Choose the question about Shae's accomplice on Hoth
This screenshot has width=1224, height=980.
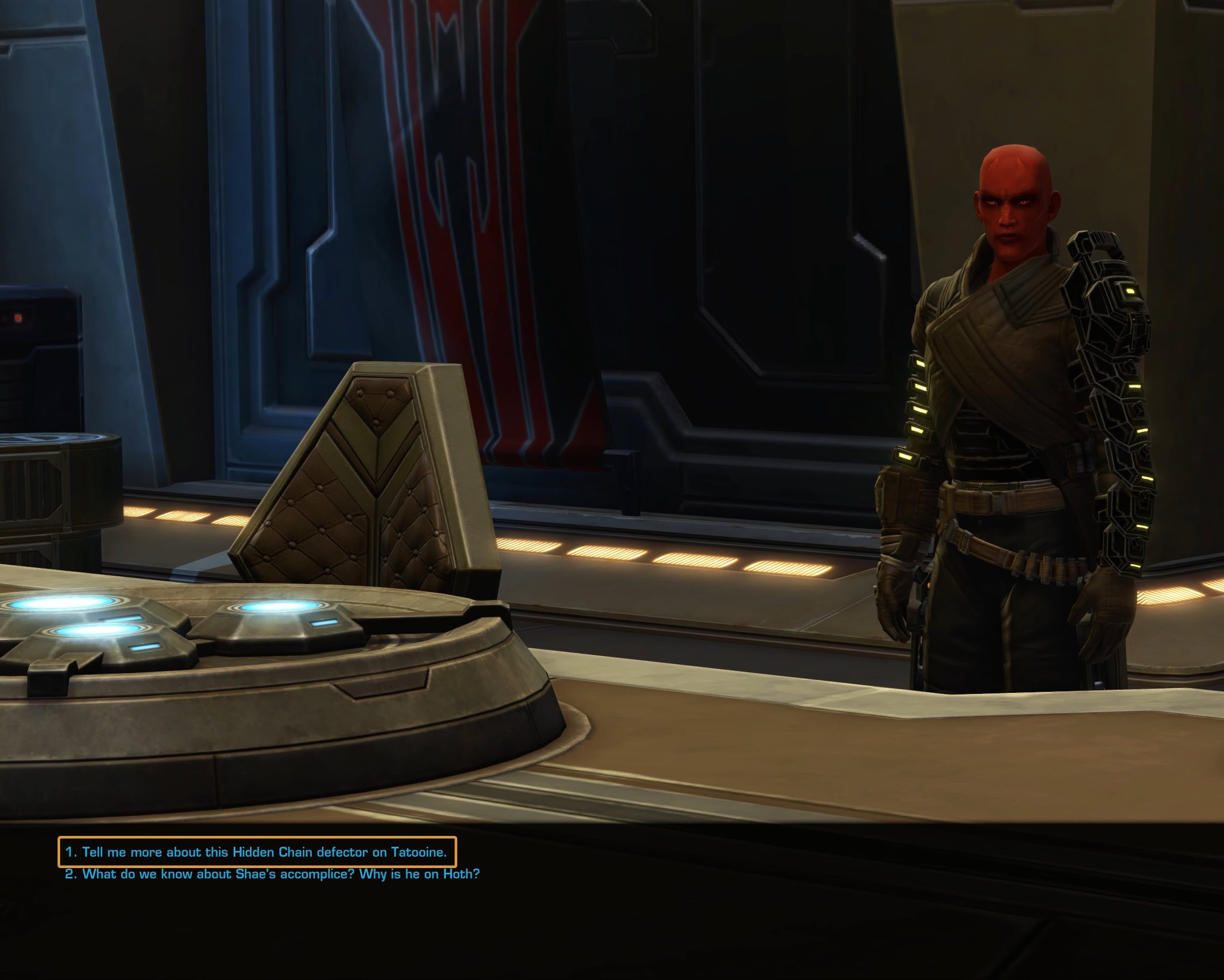coord(273,874)
